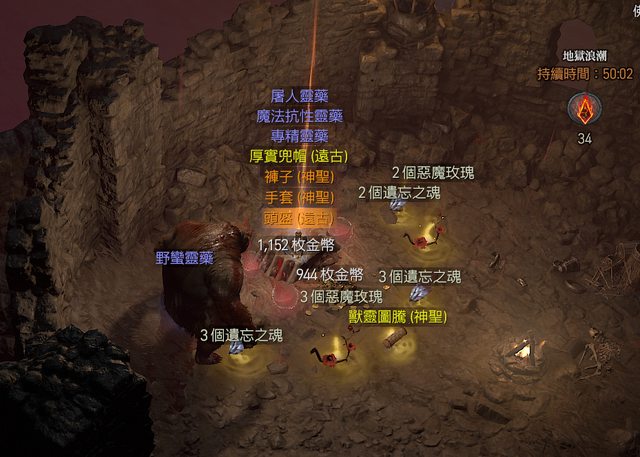
Task: Pick up the 野蠻靈藥 elixir label
Action: click(185, 257)
